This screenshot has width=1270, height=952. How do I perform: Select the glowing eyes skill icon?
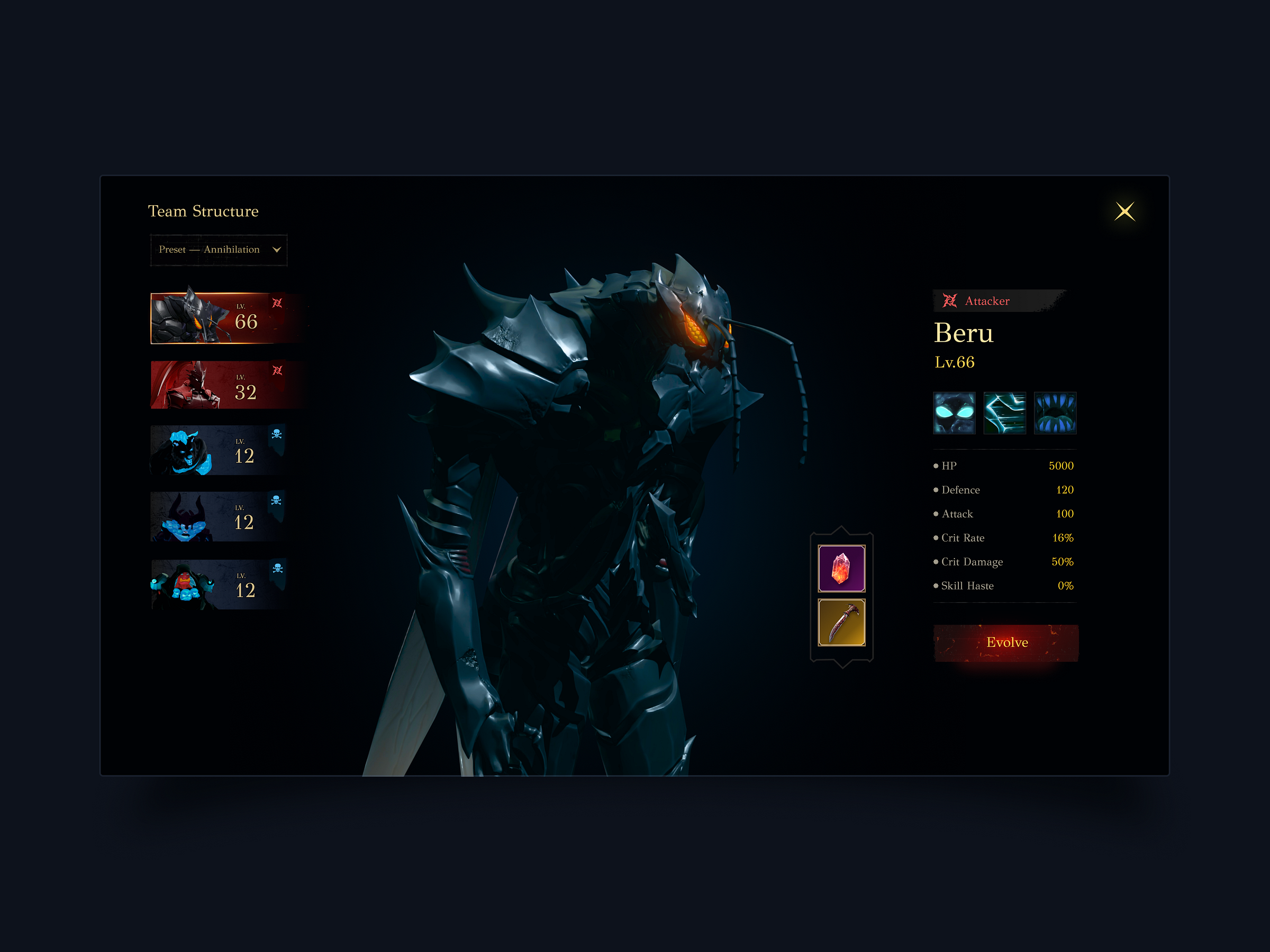[x=955, y=413]
